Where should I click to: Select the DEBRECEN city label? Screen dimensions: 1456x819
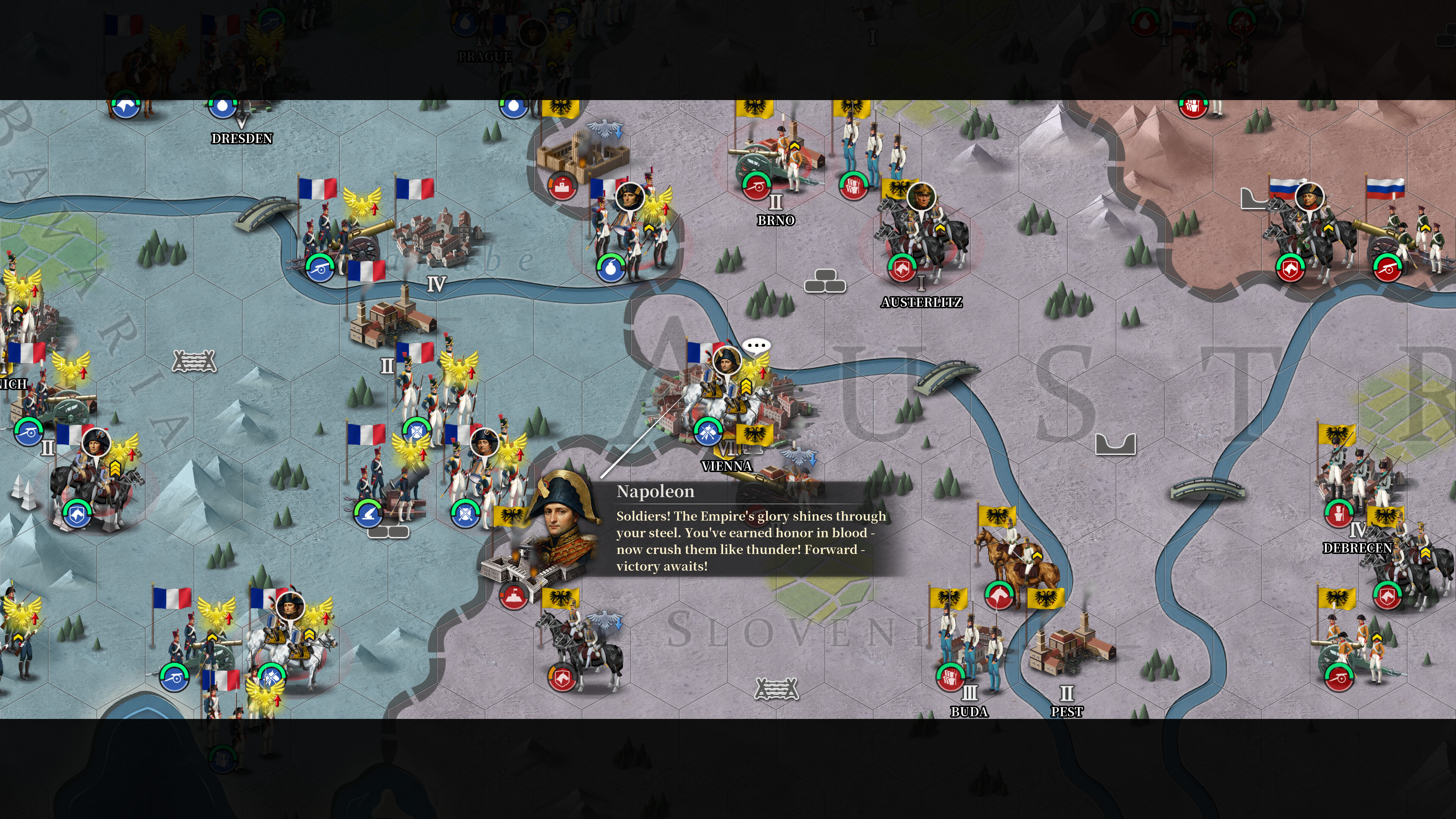pyautogui.click(x=1357, y=548)
